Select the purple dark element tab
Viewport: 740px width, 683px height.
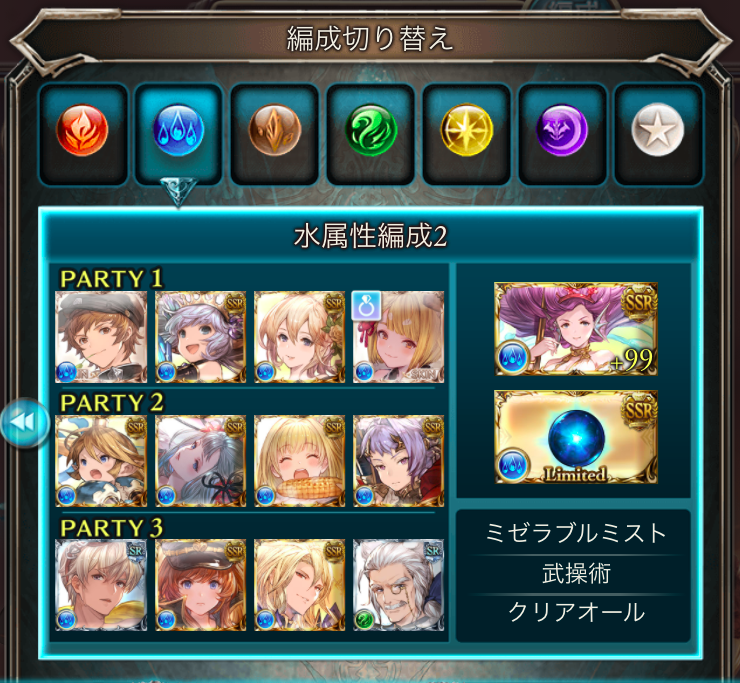pos(562,129)
